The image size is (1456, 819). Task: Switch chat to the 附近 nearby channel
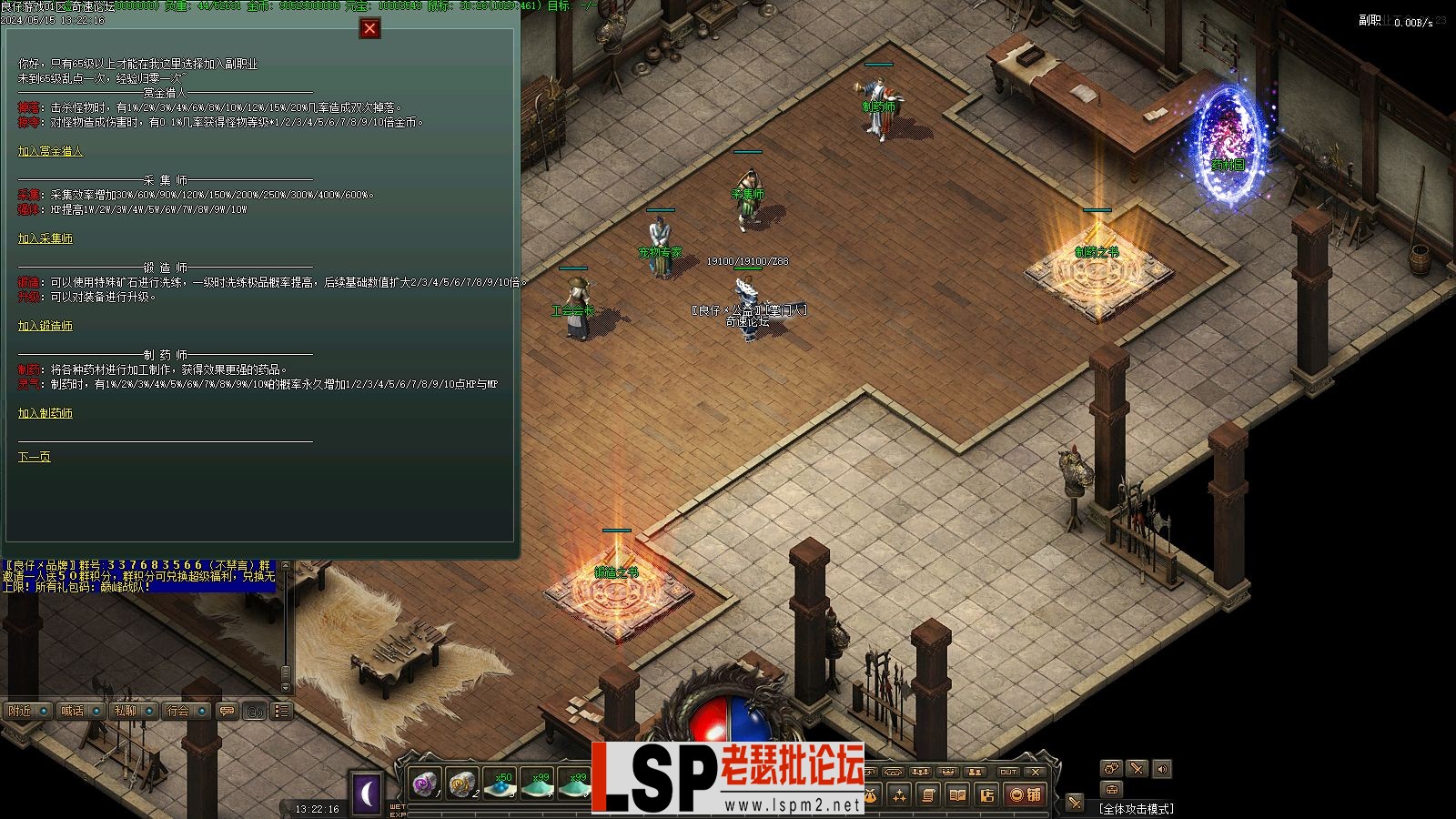tap(20, 711)
